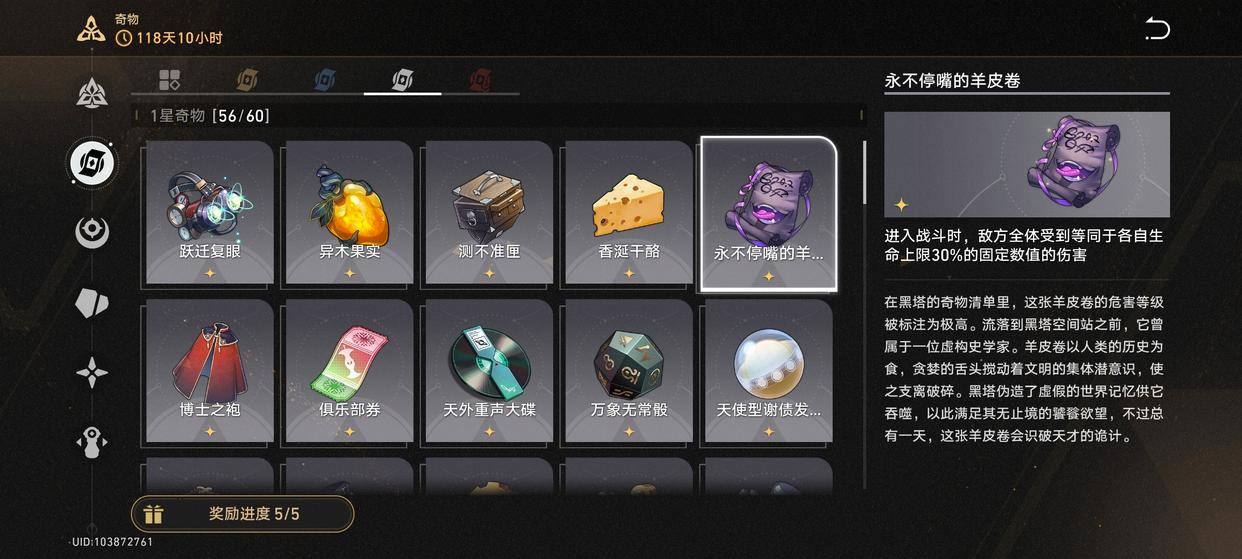Viewport: 1242px width, 559px height.
Task: Switch to the gold curio rarity tab
Action: pos(247,79)
